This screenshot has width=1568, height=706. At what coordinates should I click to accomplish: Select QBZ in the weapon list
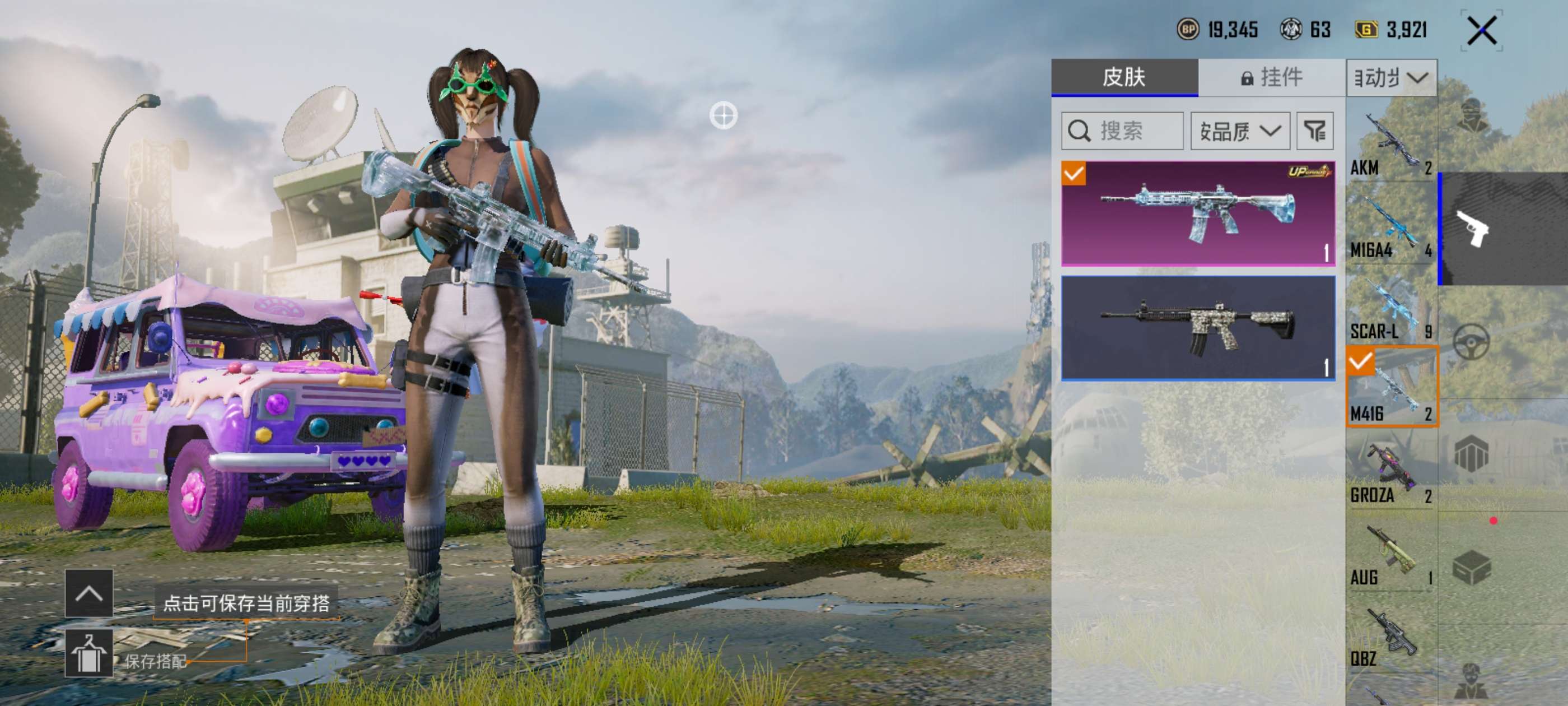pyautogui.click(x=1391, y=637)
